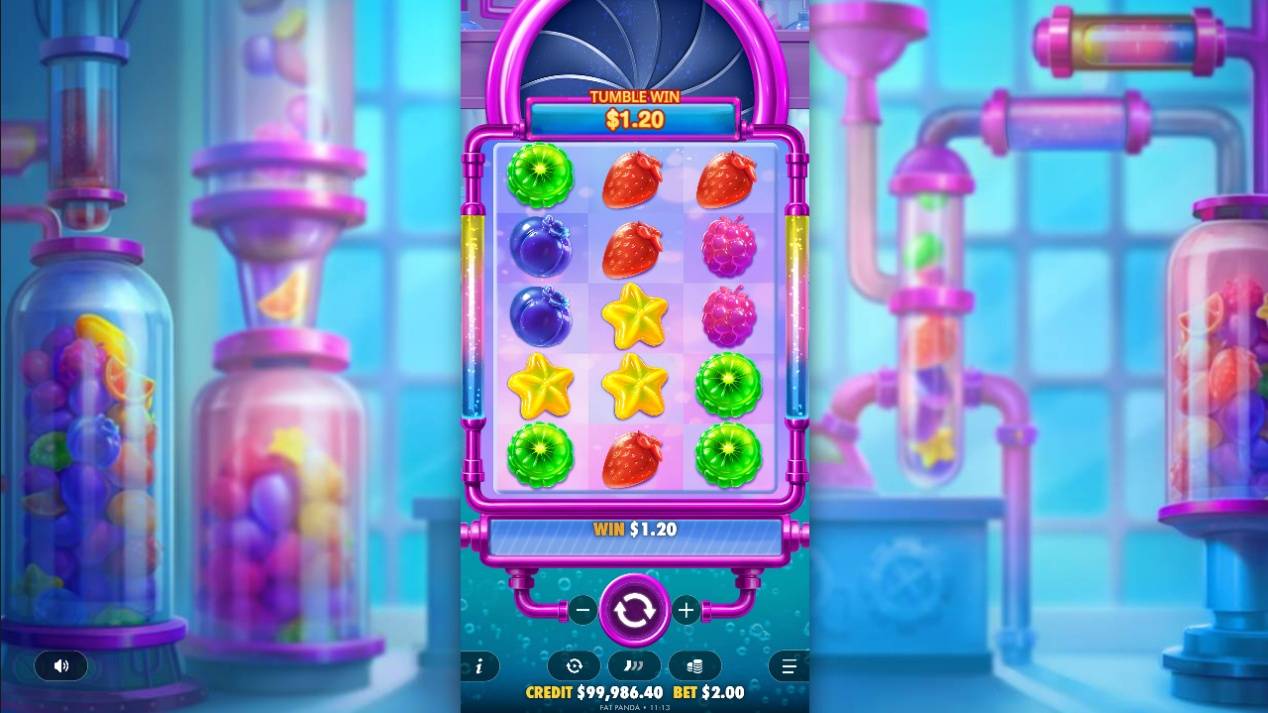Toggle the turbo spin mode

pyautogui.click(x=634, y=666)
